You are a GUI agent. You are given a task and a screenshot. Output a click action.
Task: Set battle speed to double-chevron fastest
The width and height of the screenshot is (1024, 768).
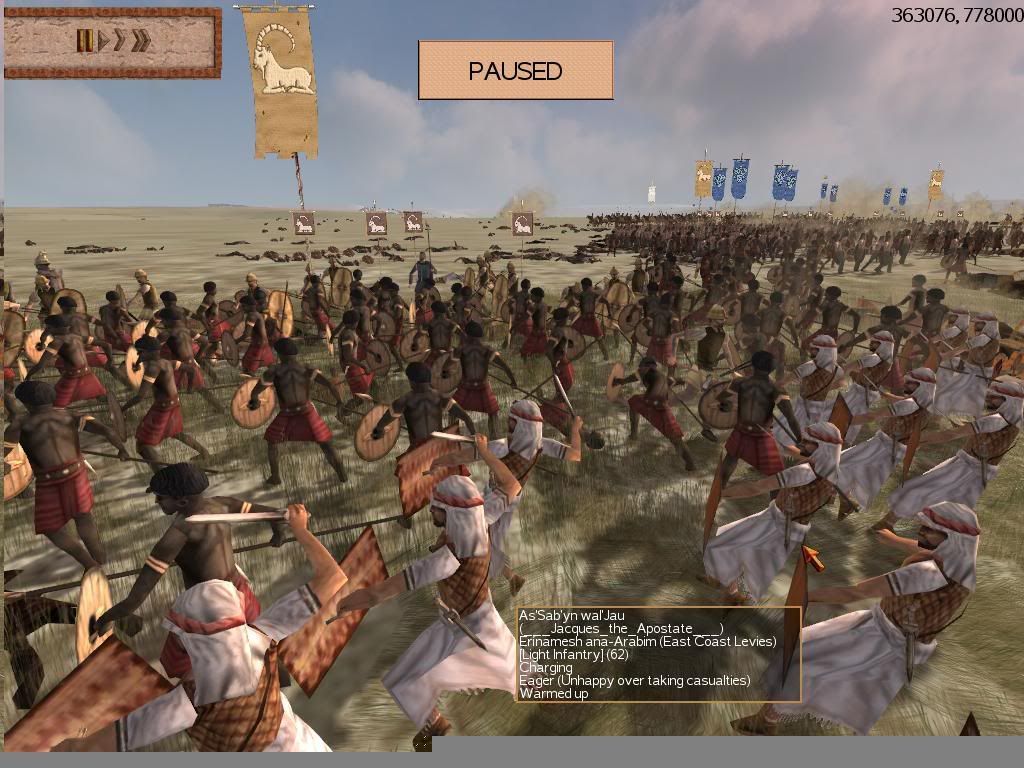pyautogui.click(x=140, y=41)
